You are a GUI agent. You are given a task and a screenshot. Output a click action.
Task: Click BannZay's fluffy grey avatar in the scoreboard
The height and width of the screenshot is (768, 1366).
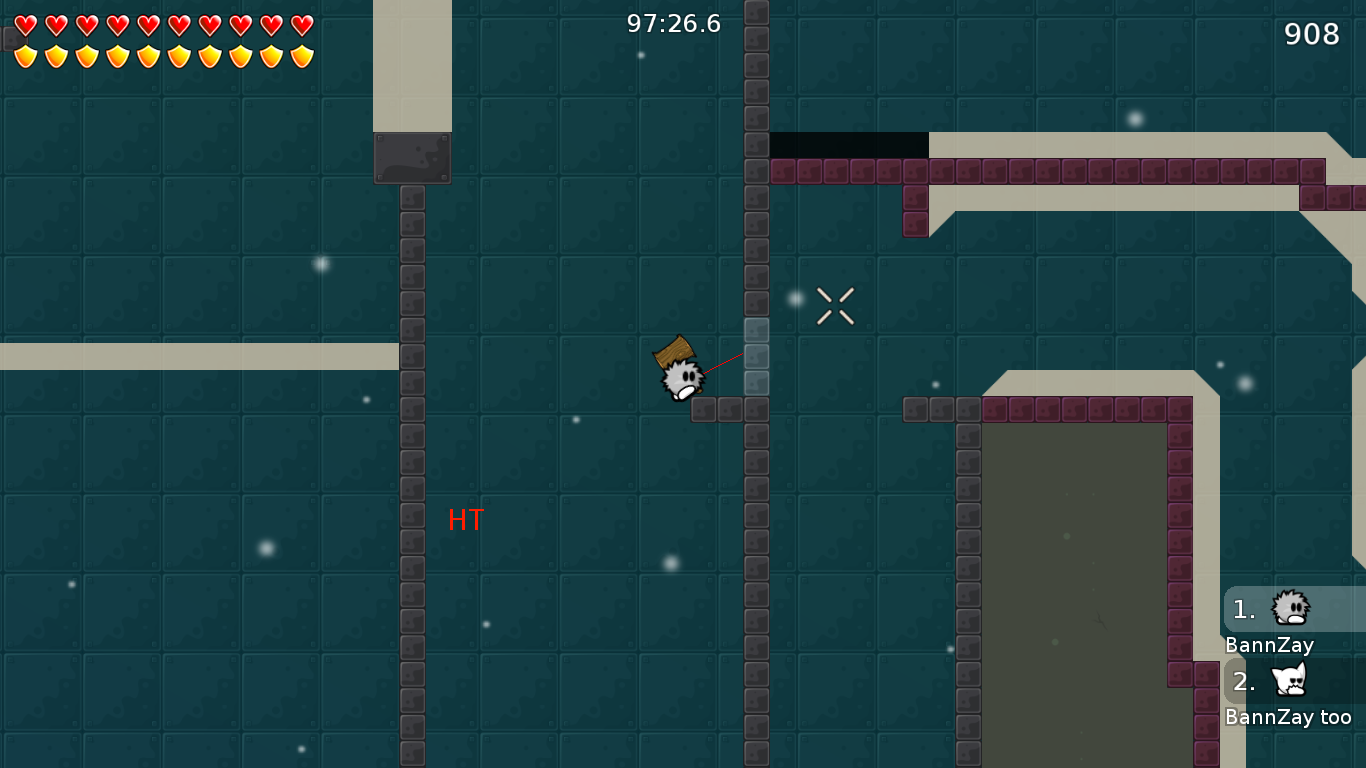tap(1290, 607)
